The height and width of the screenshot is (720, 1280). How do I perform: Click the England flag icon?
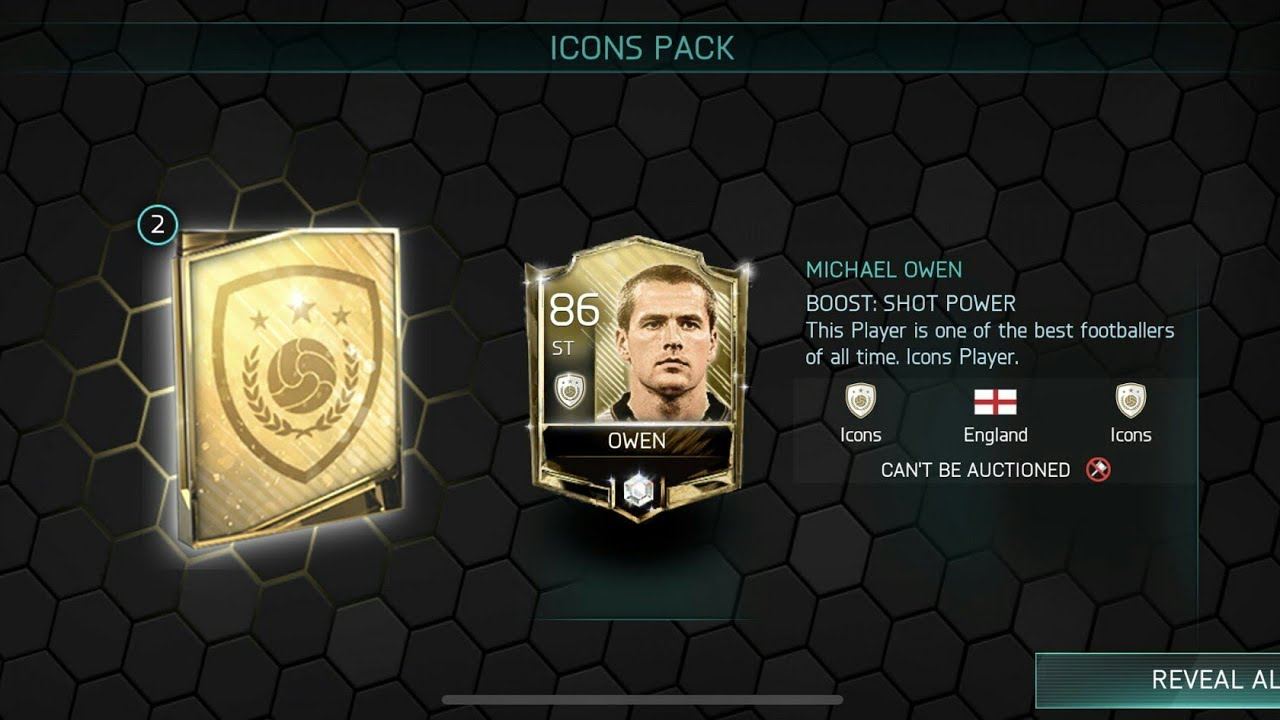[x=996, y=402]
